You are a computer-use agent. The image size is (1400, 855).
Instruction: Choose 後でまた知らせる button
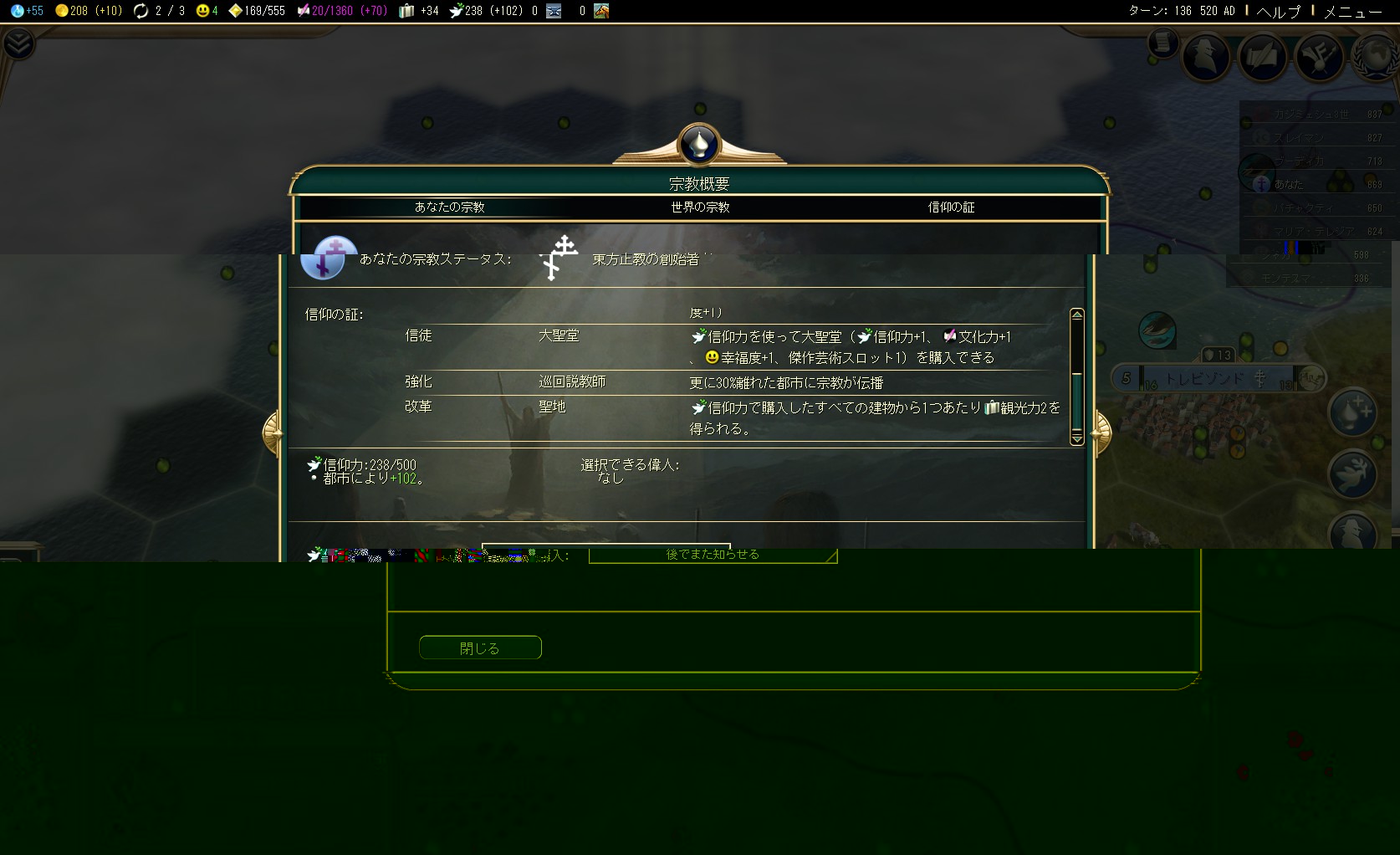[713, 555]
